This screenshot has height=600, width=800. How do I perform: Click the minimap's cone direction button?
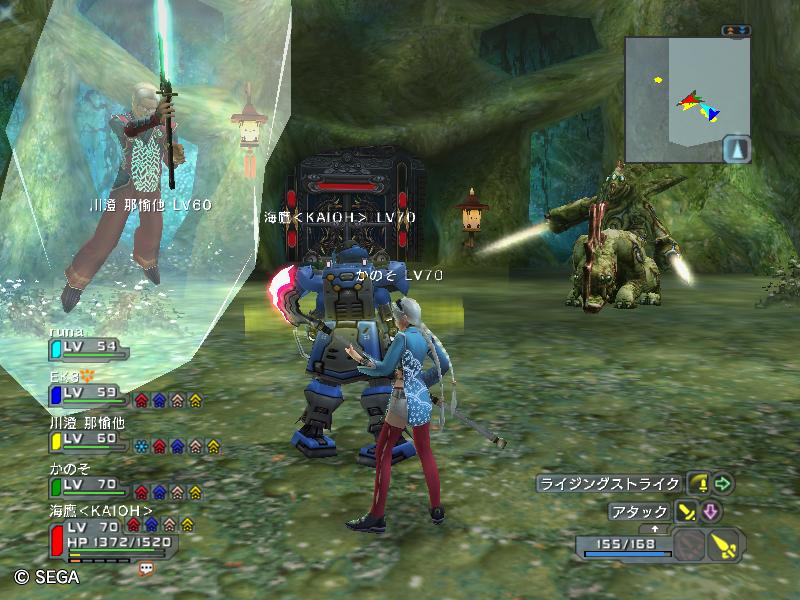pyautogui.click(x=737, y=150)
